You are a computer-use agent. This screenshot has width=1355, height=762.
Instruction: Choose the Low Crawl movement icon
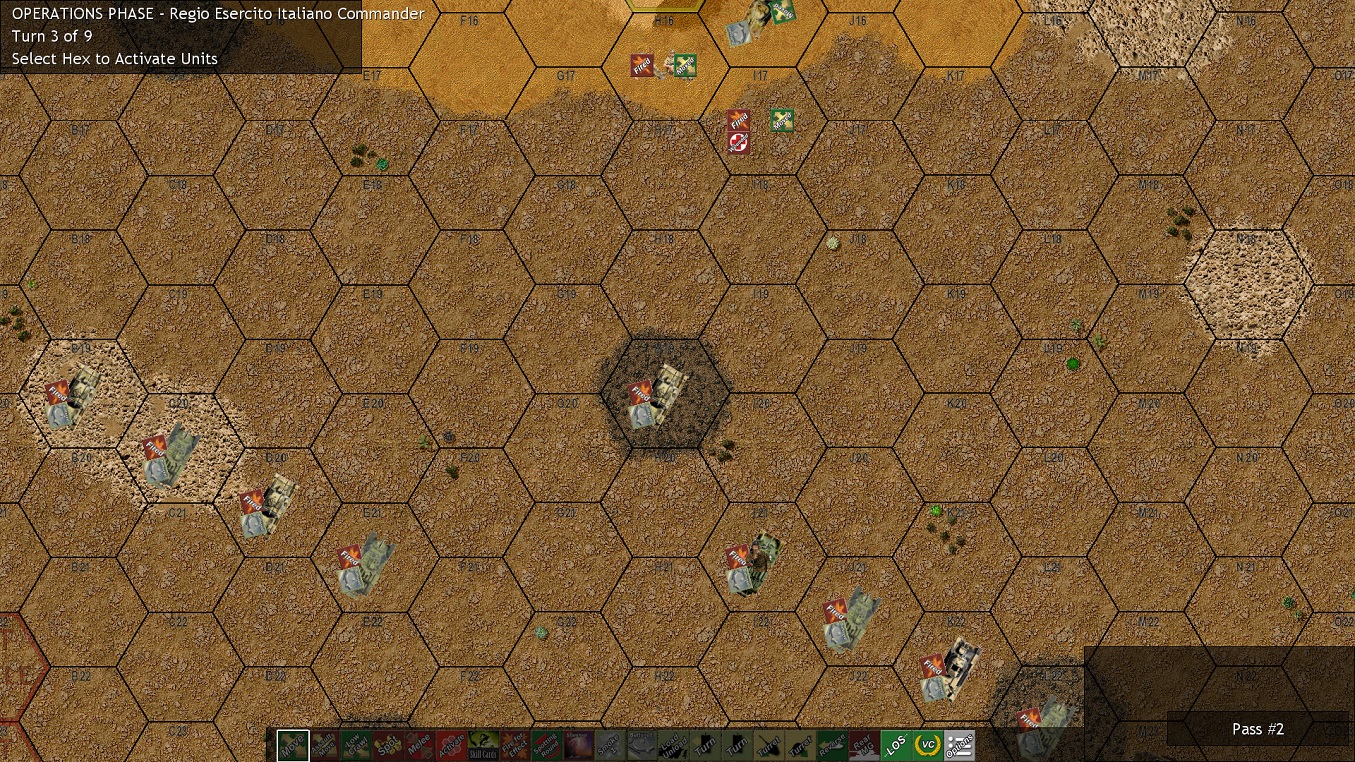358,745
